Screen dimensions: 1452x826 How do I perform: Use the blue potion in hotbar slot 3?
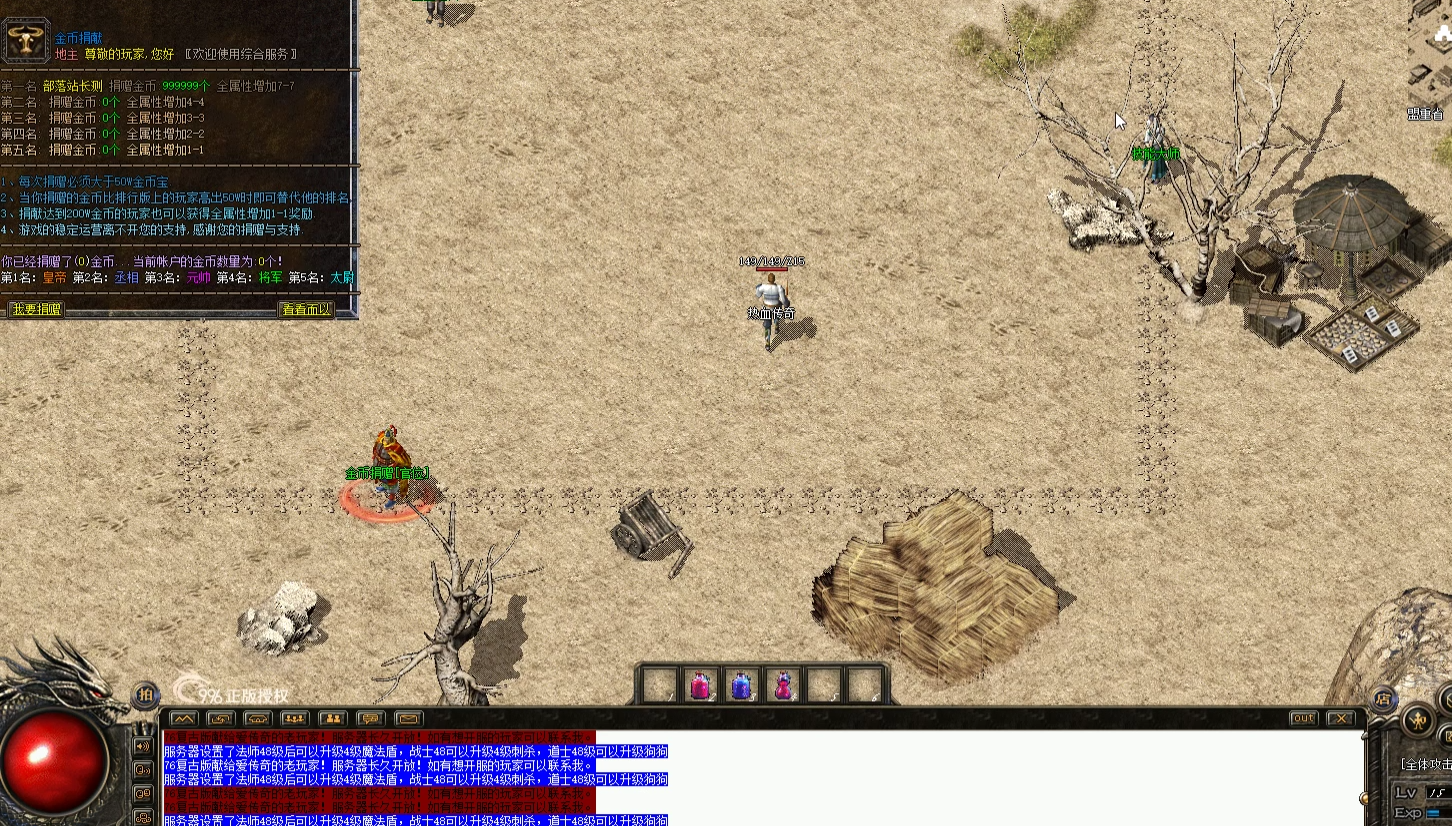click(741, 686)
